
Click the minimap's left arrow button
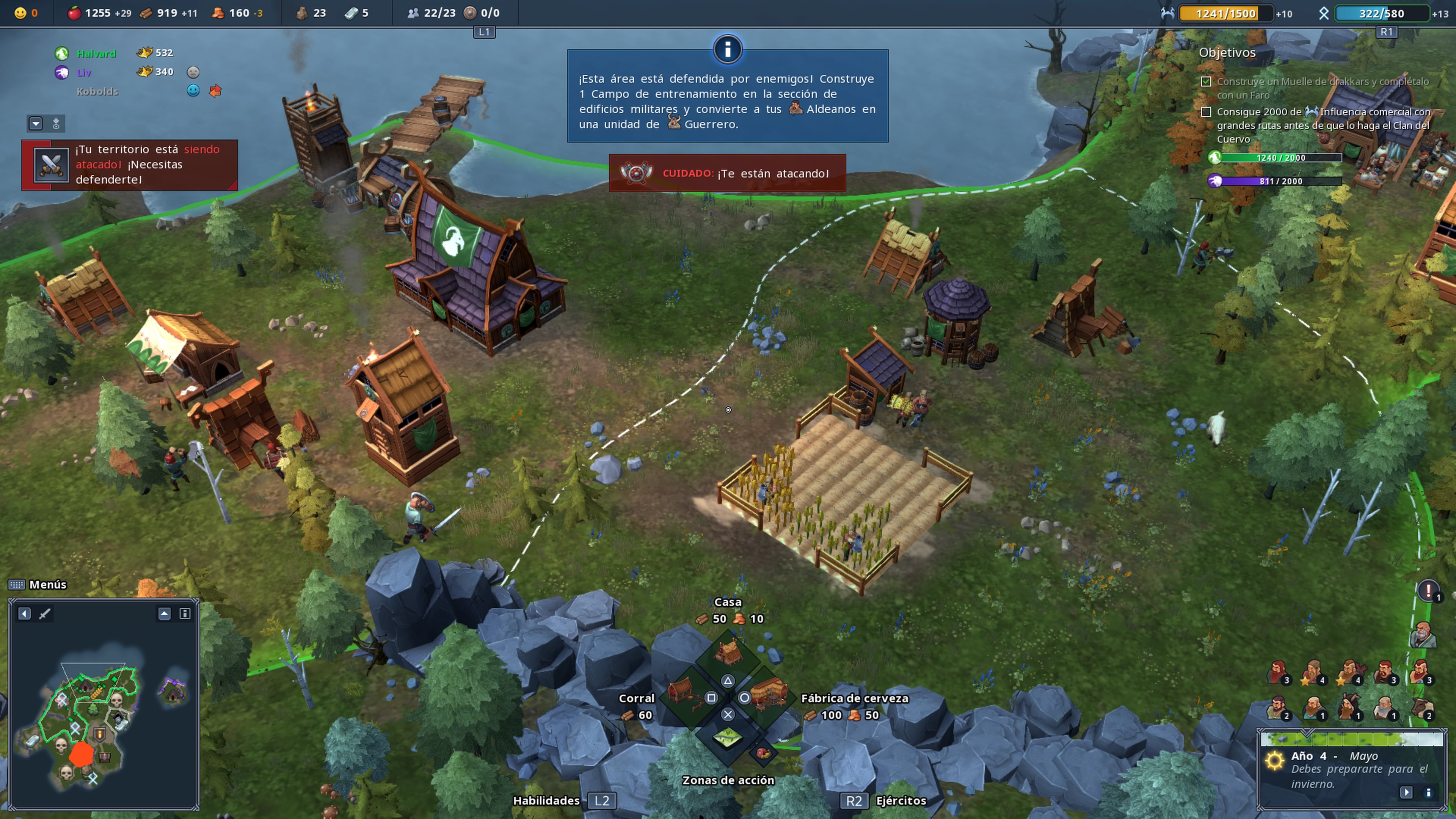tap(24, 614)
